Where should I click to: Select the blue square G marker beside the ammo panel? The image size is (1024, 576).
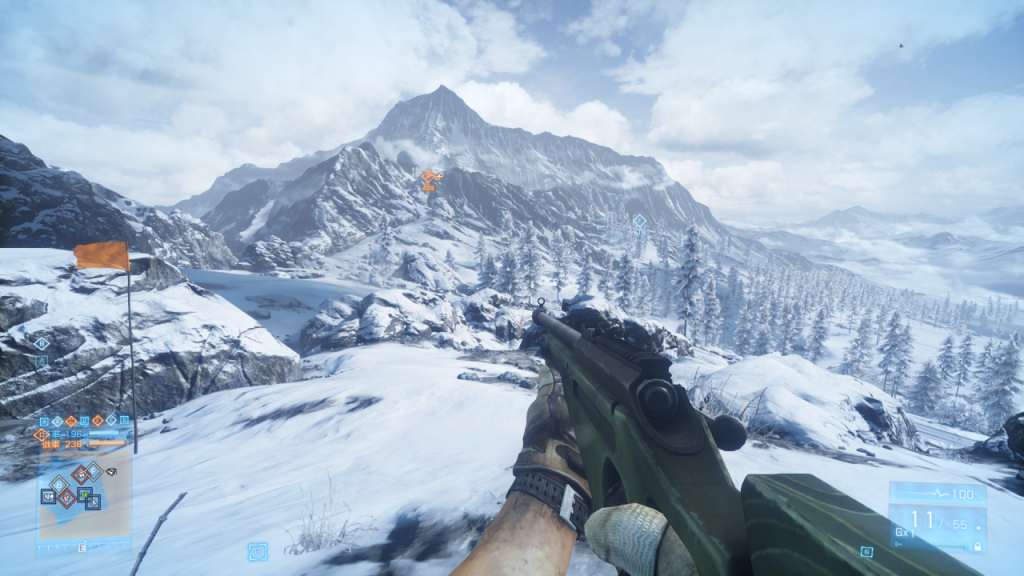coord(866,551)
